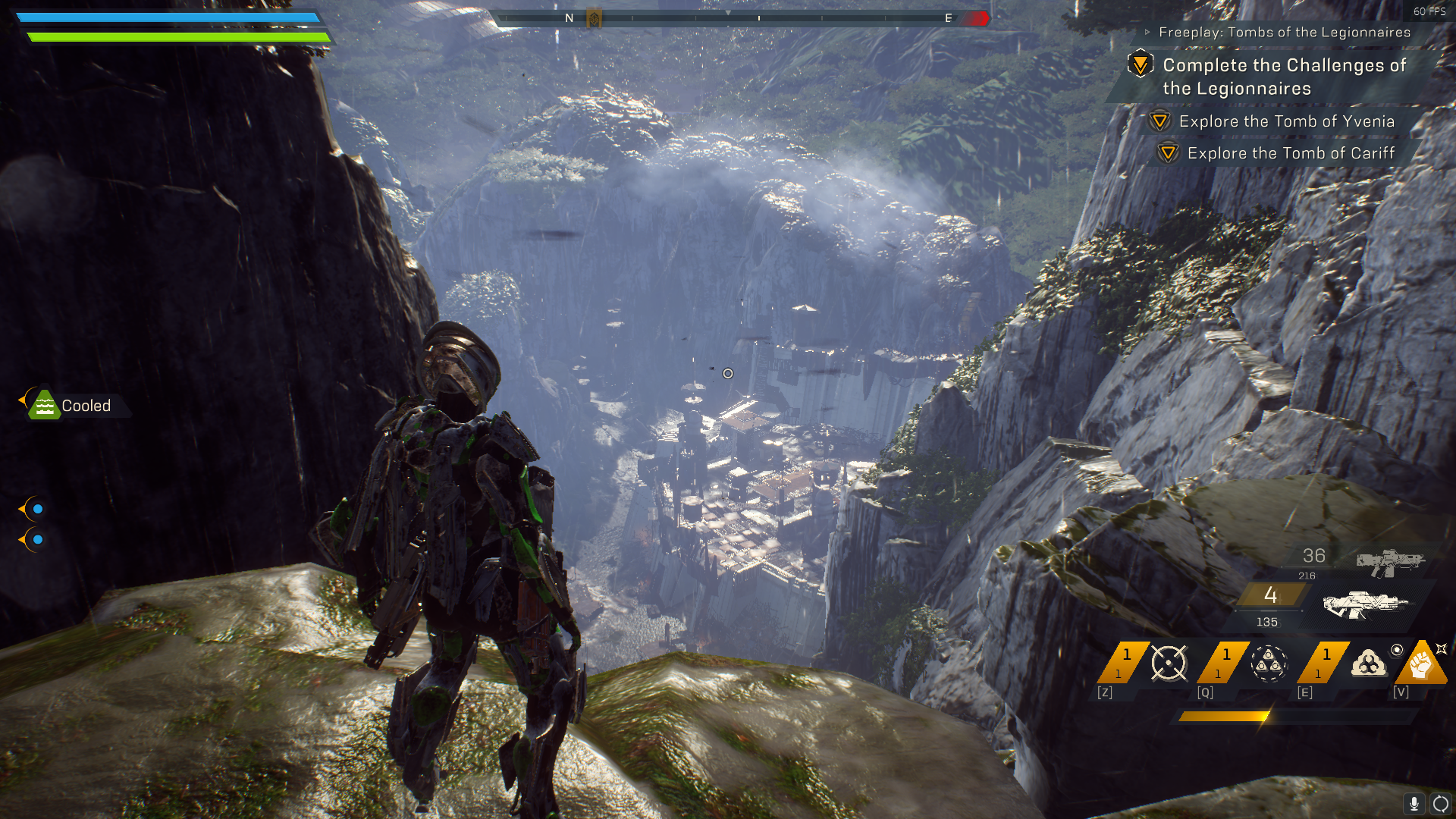The width and height of the screenshot is (1456, 819).
Task: Select Complete the Challenges of the Legionnaires objective
Action: pos(1284,77)
